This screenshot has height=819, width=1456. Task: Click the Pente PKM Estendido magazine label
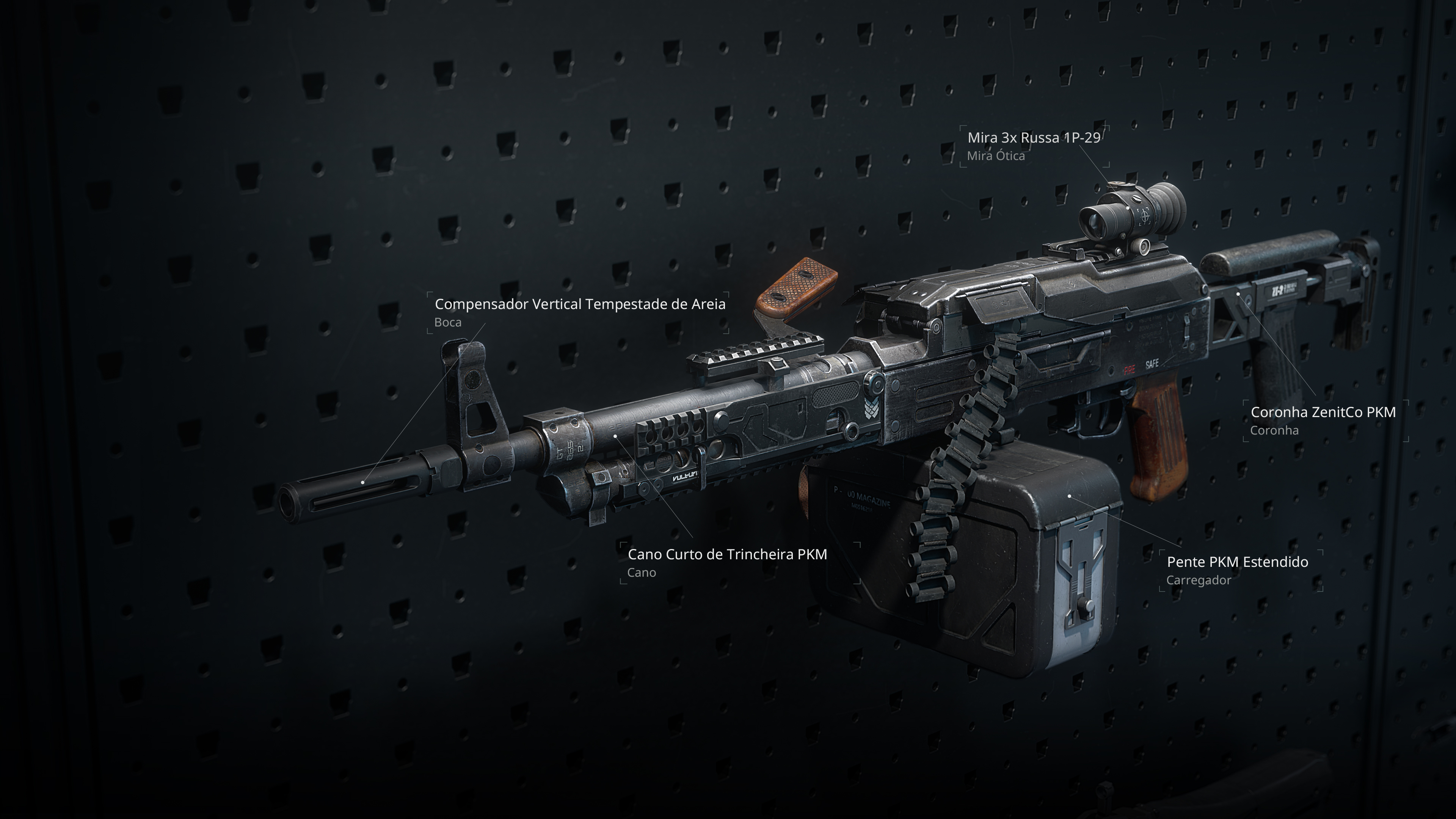click(x=1237, y=562)
